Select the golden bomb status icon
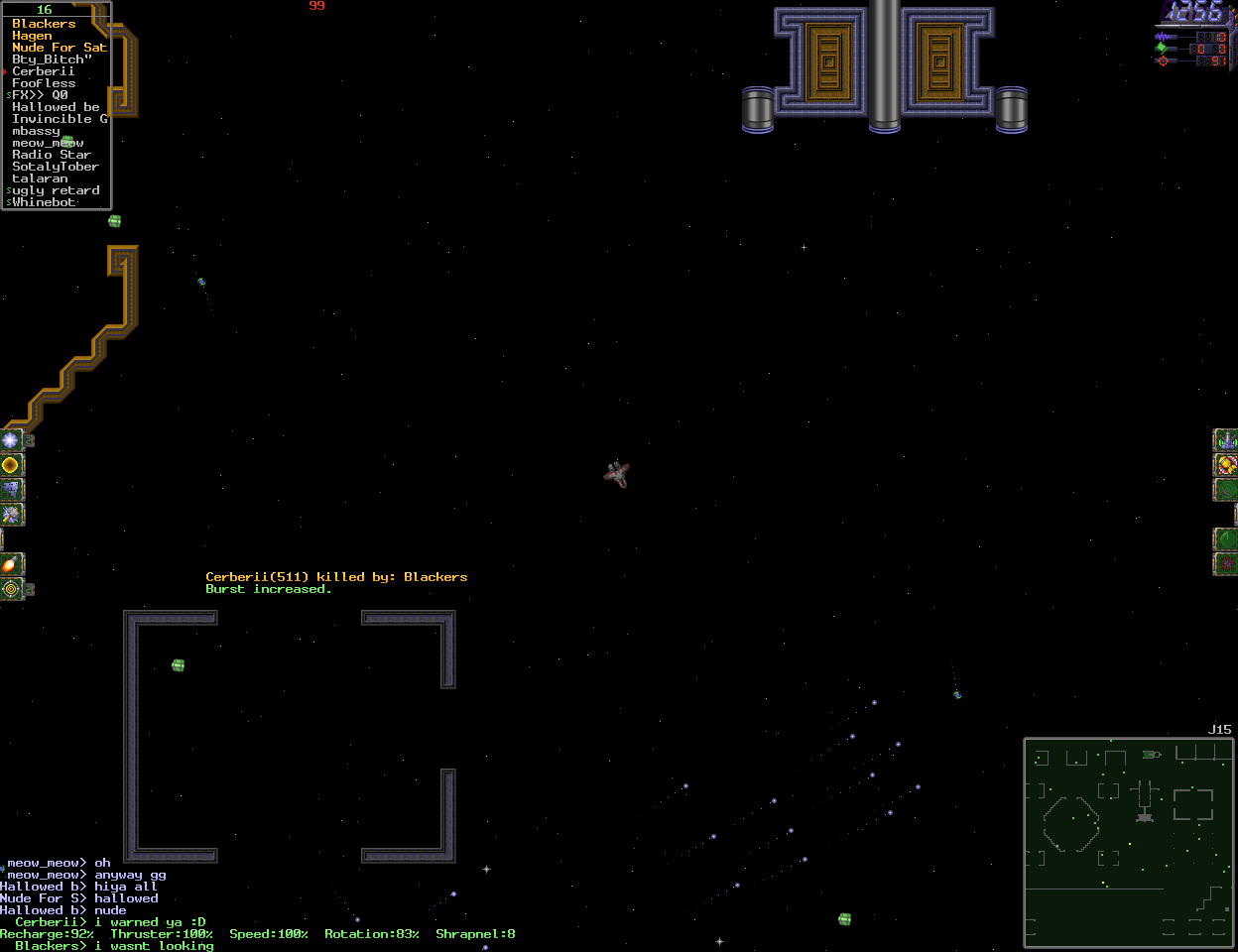1238x952 pixels. (1226, 464)
